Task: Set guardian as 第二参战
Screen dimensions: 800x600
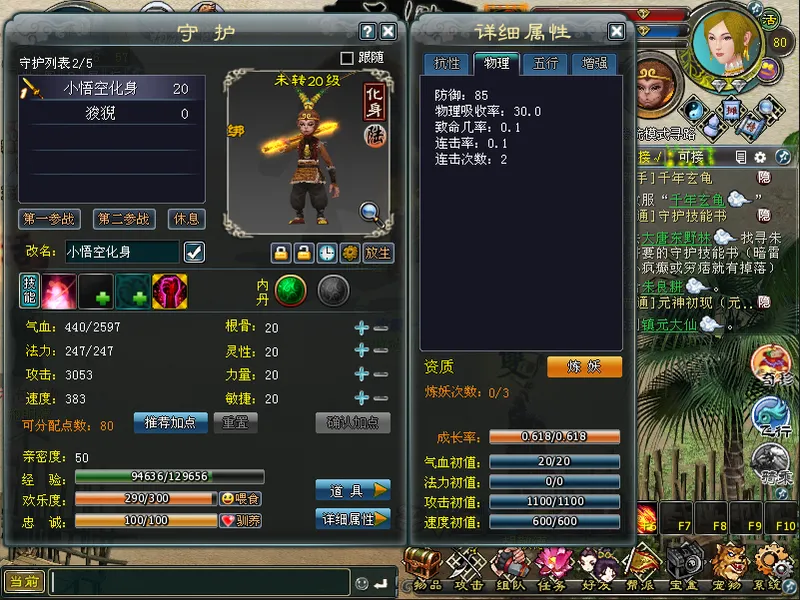Action: 124,219
